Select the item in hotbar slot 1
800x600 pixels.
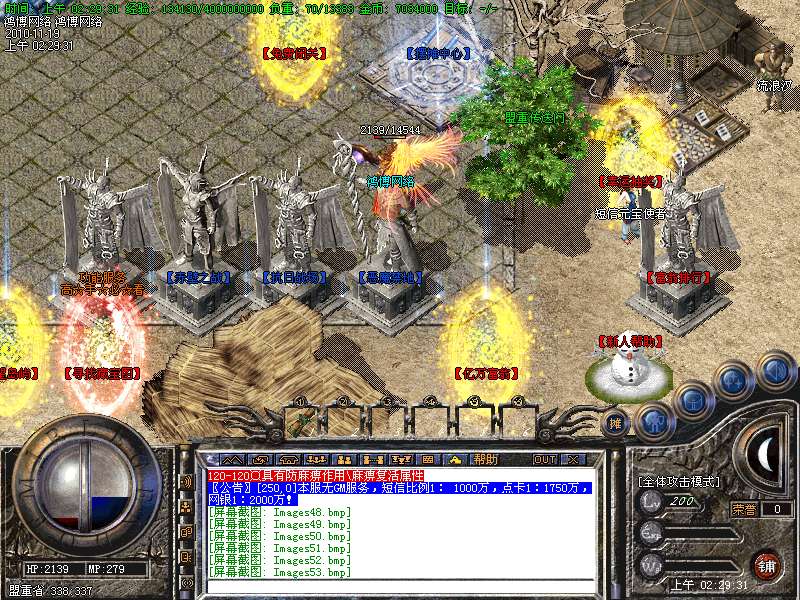(304, 419)
